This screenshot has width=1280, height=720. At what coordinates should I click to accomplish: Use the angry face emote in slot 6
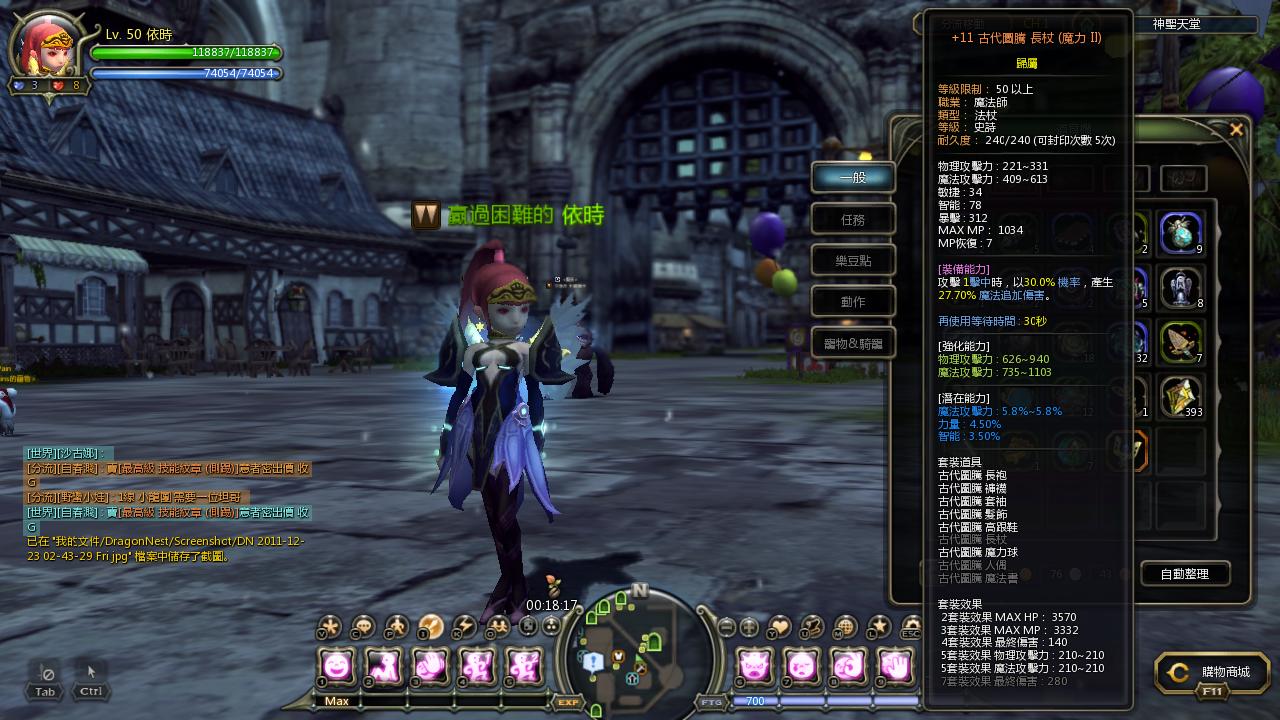coord(755,665)
